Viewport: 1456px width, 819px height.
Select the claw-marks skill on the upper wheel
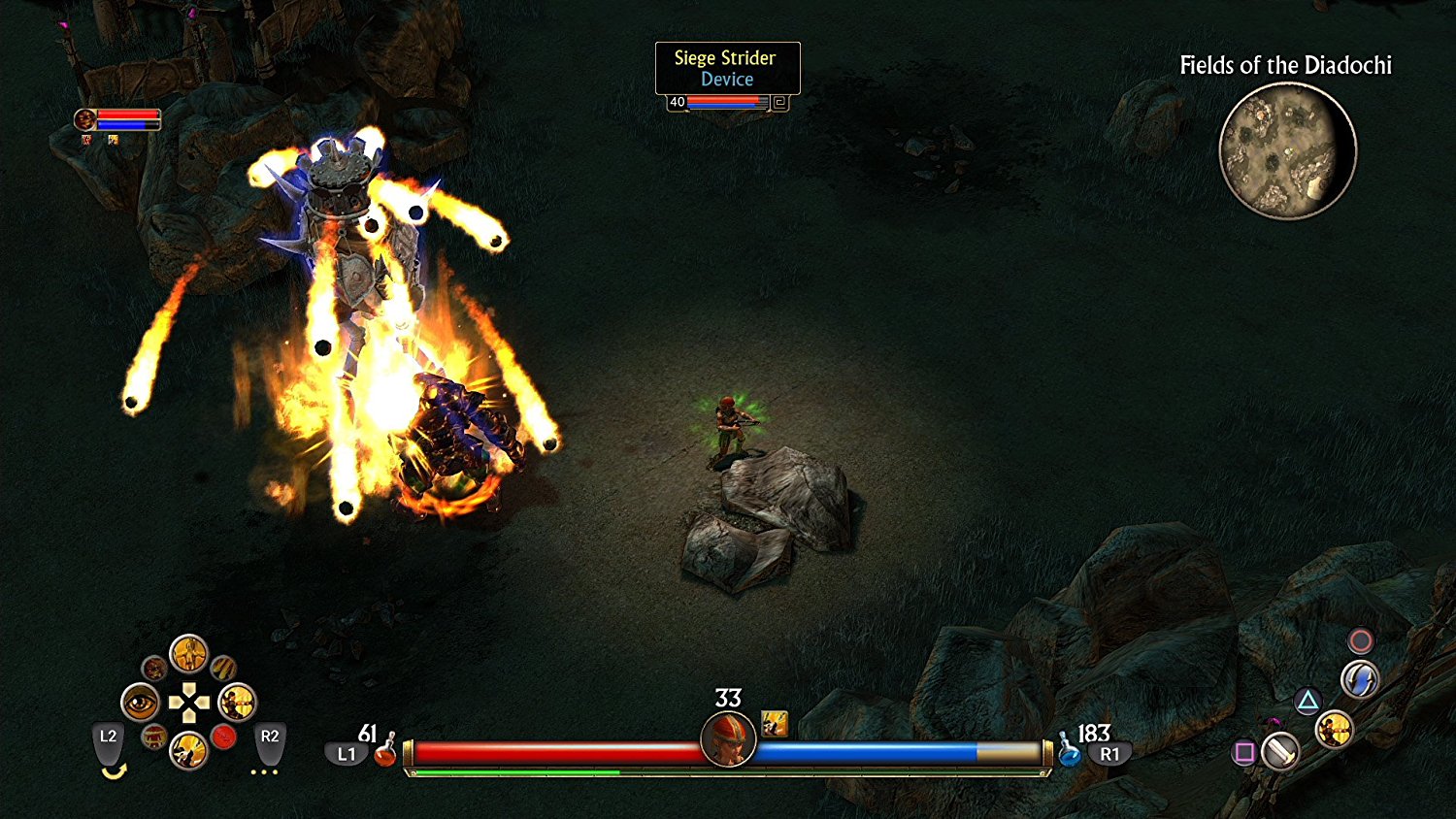(x=223, y=668)
